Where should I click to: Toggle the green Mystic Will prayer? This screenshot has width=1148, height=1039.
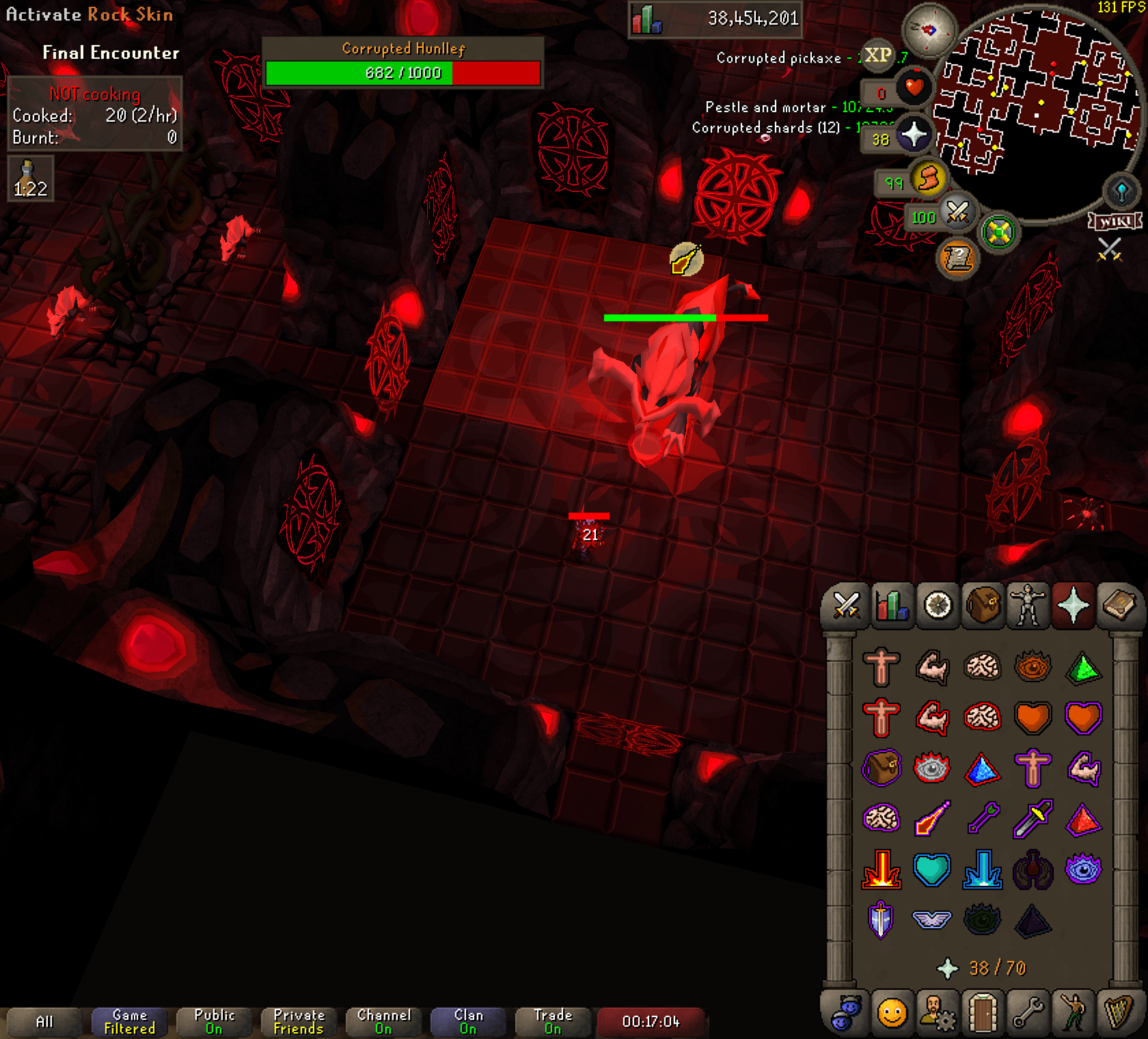click(1083, 666)
